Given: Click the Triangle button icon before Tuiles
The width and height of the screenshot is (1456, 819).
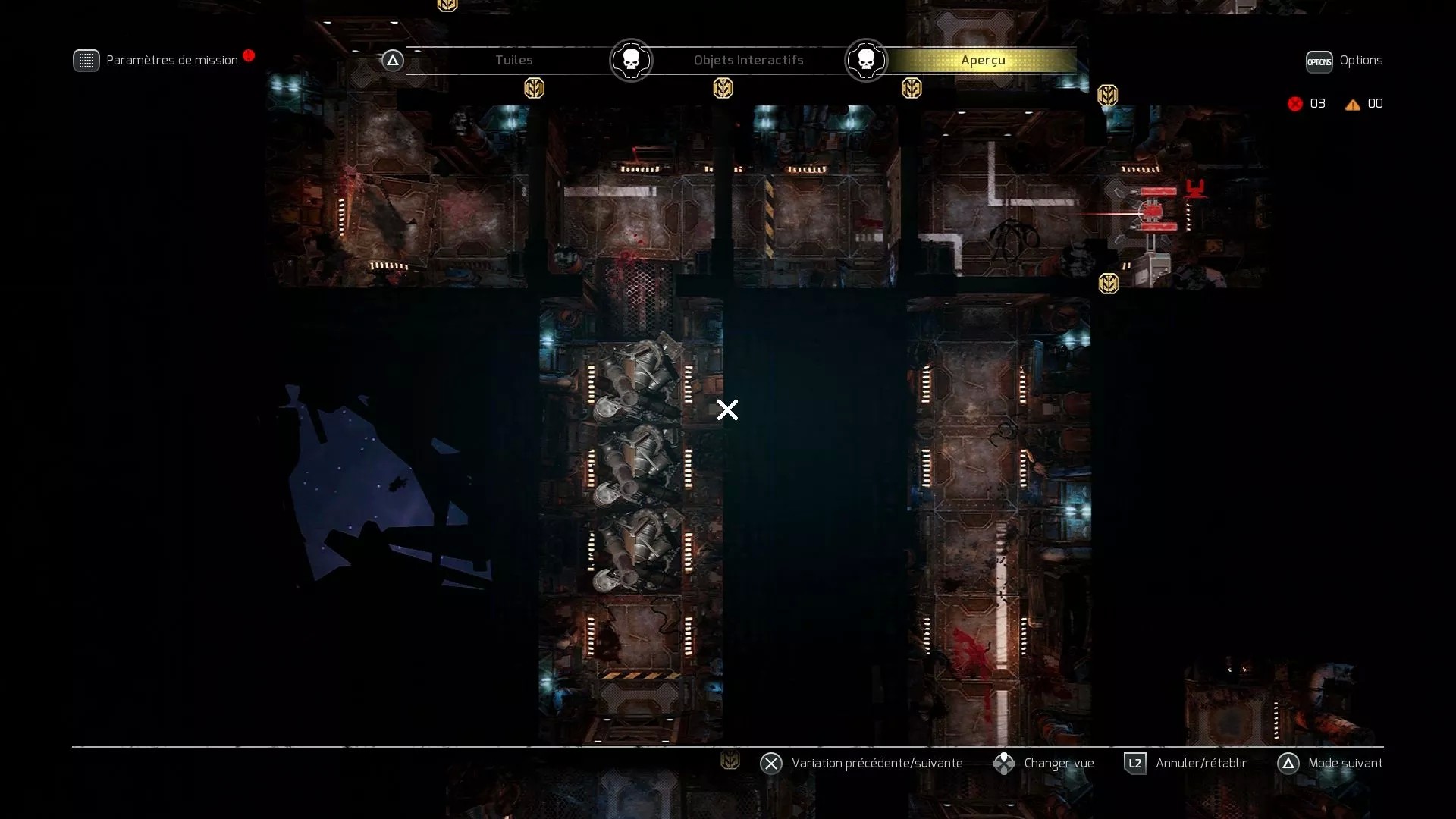Looking at the screenshot, I should click(x=392, y=60).
